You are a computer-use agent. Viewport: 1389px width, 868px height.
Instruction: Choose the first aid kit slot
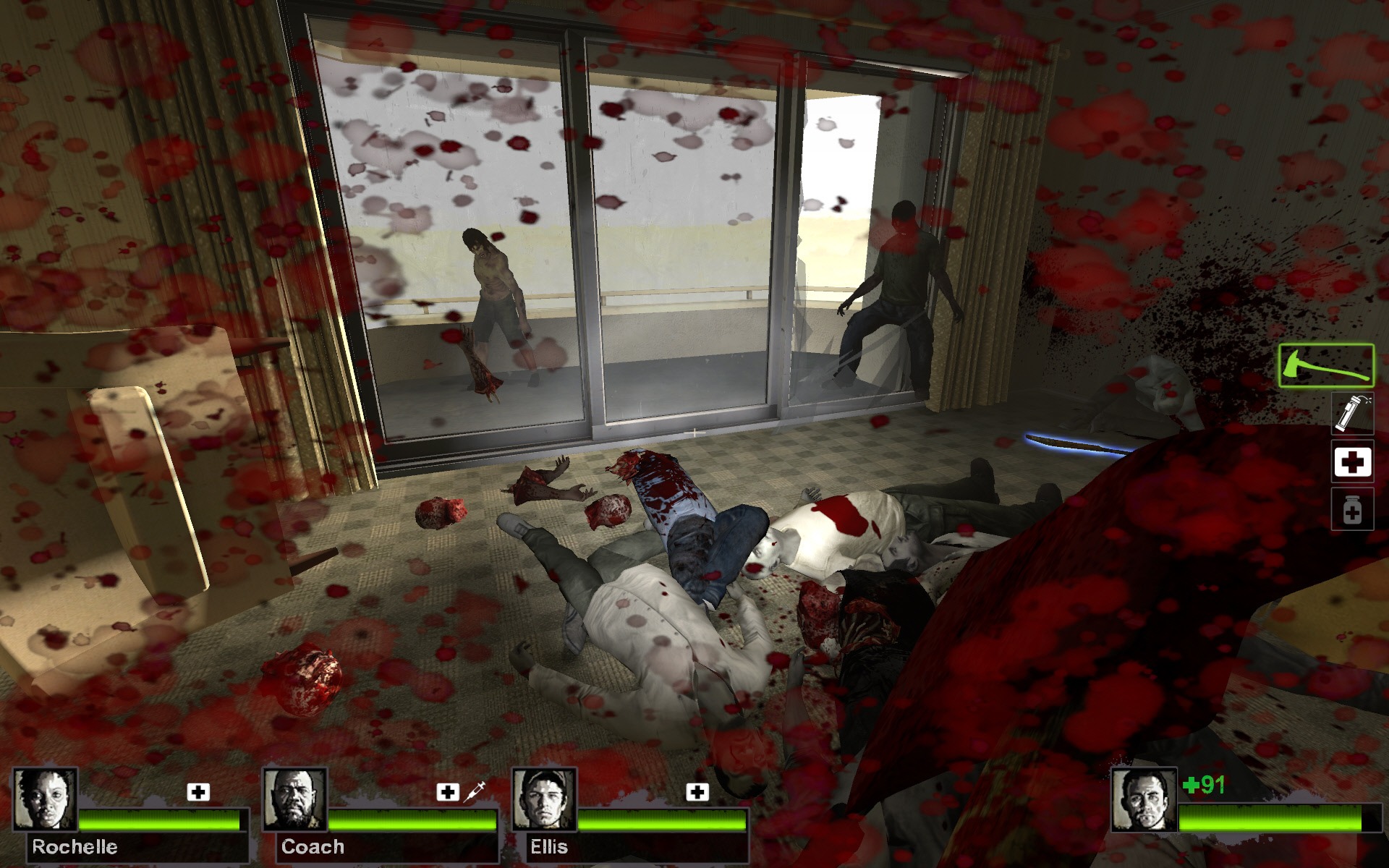pos(1352,461)
